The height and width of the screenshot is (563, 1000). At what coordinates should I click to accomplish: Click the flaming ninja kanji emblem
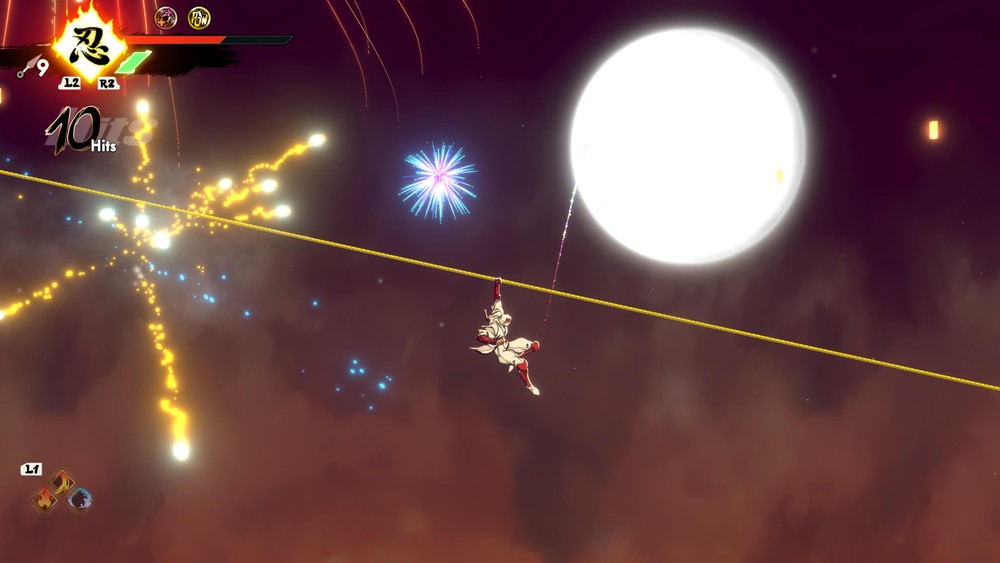[88, 45]
